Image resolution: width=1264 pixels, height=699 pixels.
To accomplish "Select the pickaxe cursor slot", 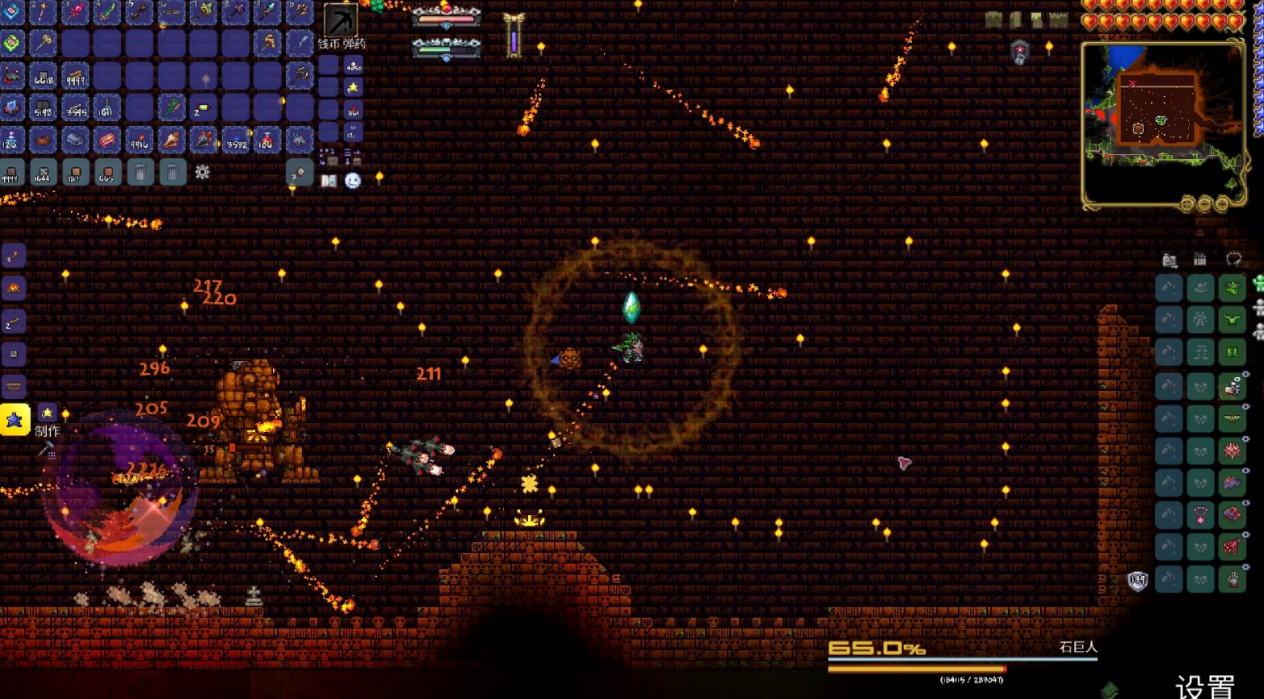I will 340,20.
